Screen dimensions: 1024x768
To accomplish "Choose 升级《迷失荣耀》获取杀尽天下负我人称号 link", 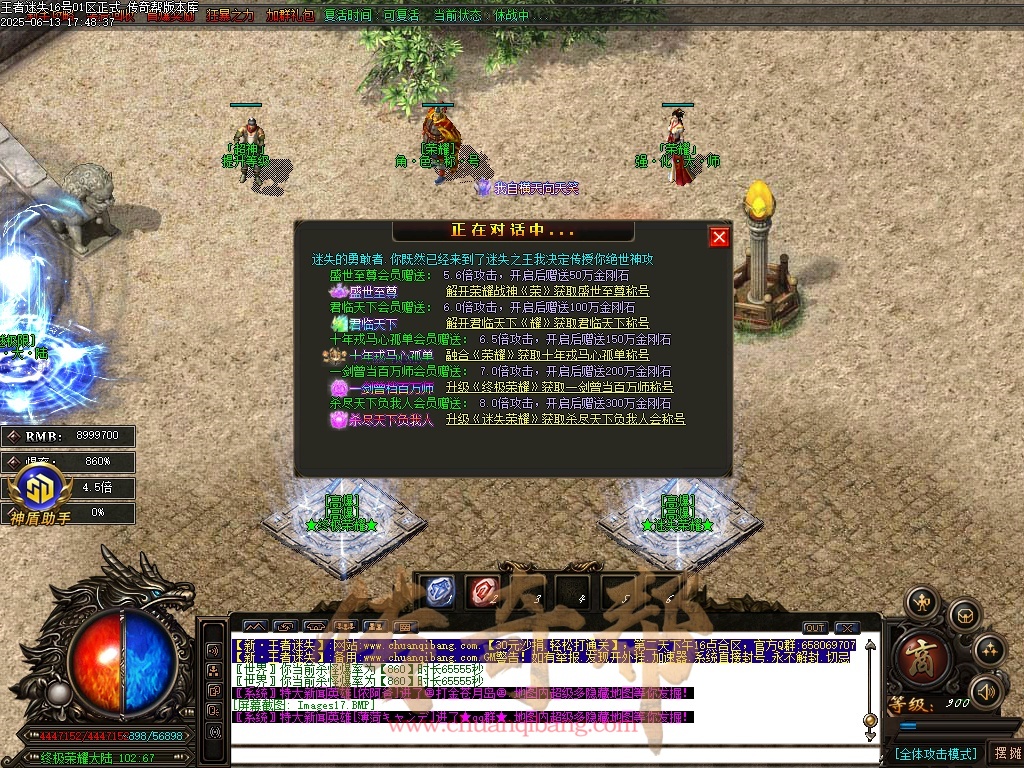I will pyautogui.click(x=565, y=419).
